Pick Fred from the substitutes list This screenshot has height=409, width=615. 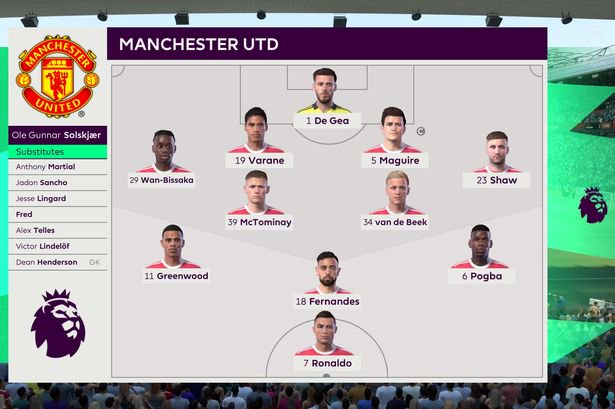point(58,214)
